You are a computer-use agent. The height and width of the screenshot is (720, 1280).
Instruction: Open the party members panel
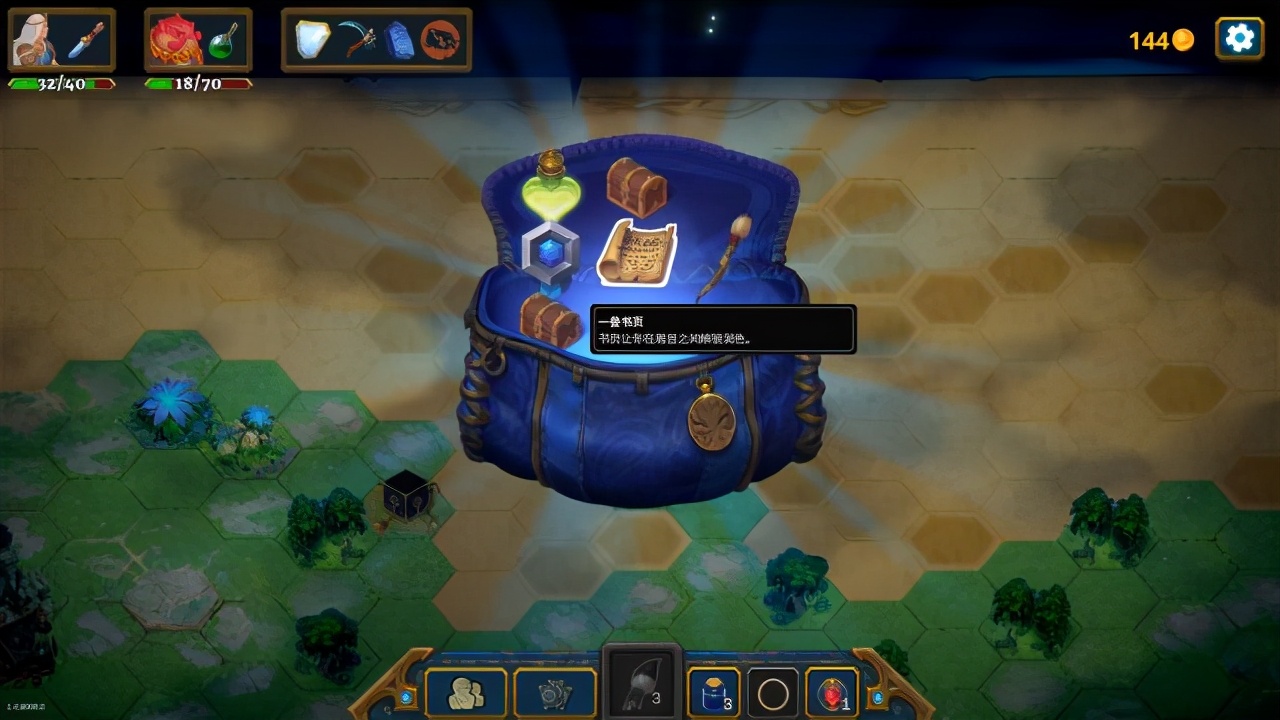click(465, 692)
